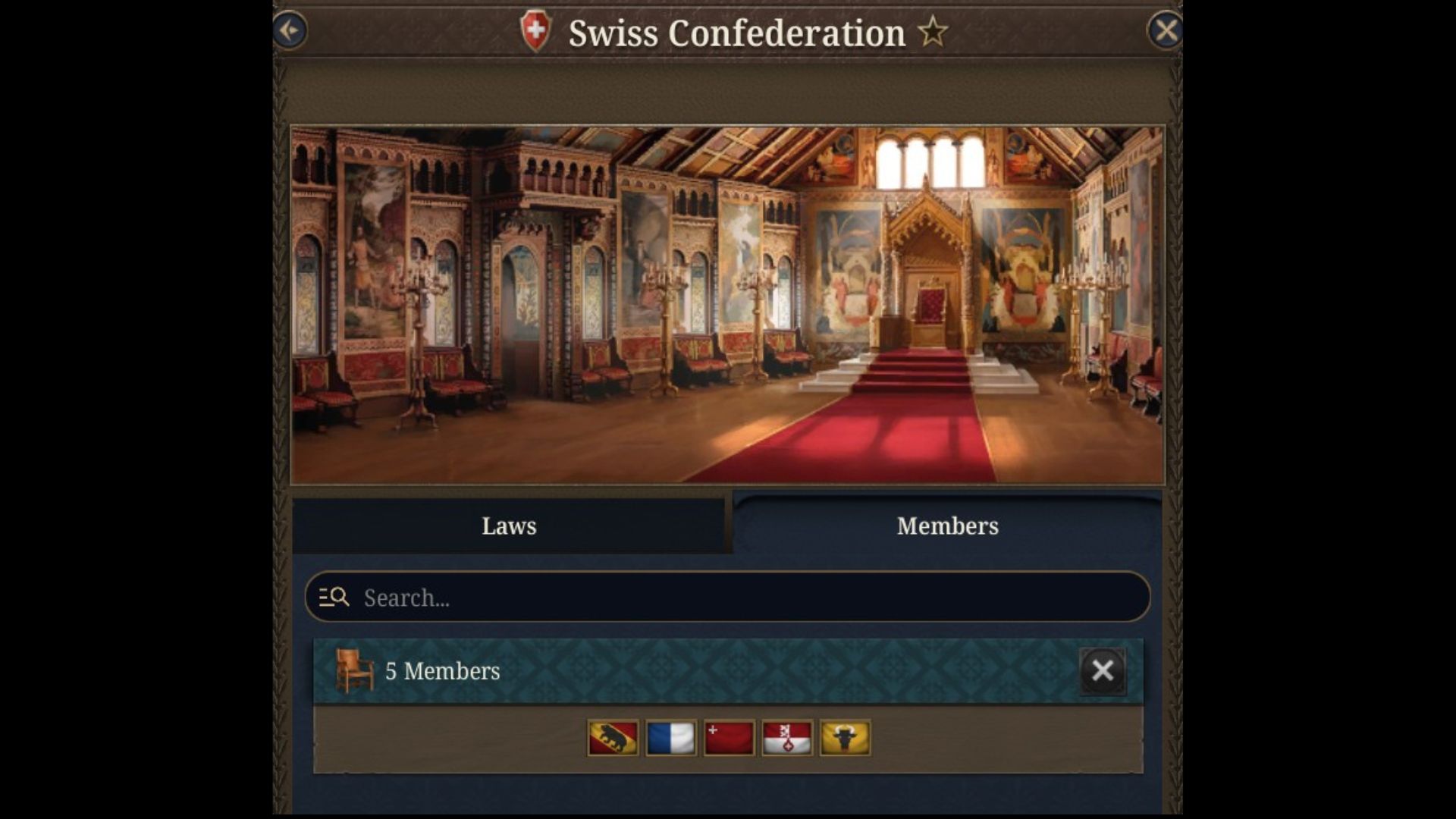Select the blue and white Lucerne flag
This screenshot has width=1456, height=819.
pyautogui.click(x=670, y=737)
